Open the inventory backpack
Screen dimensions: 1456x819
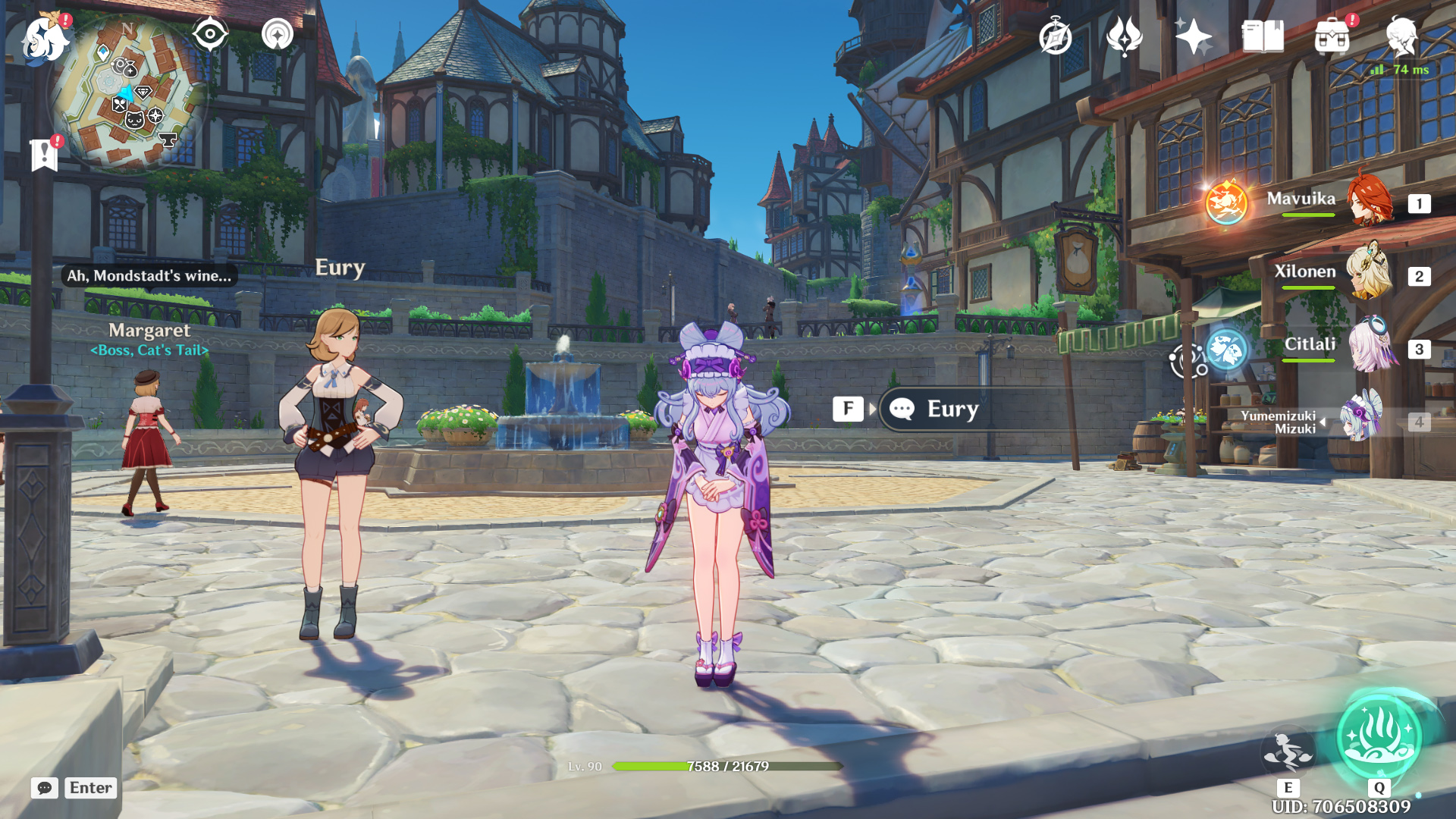[1332, 36]
